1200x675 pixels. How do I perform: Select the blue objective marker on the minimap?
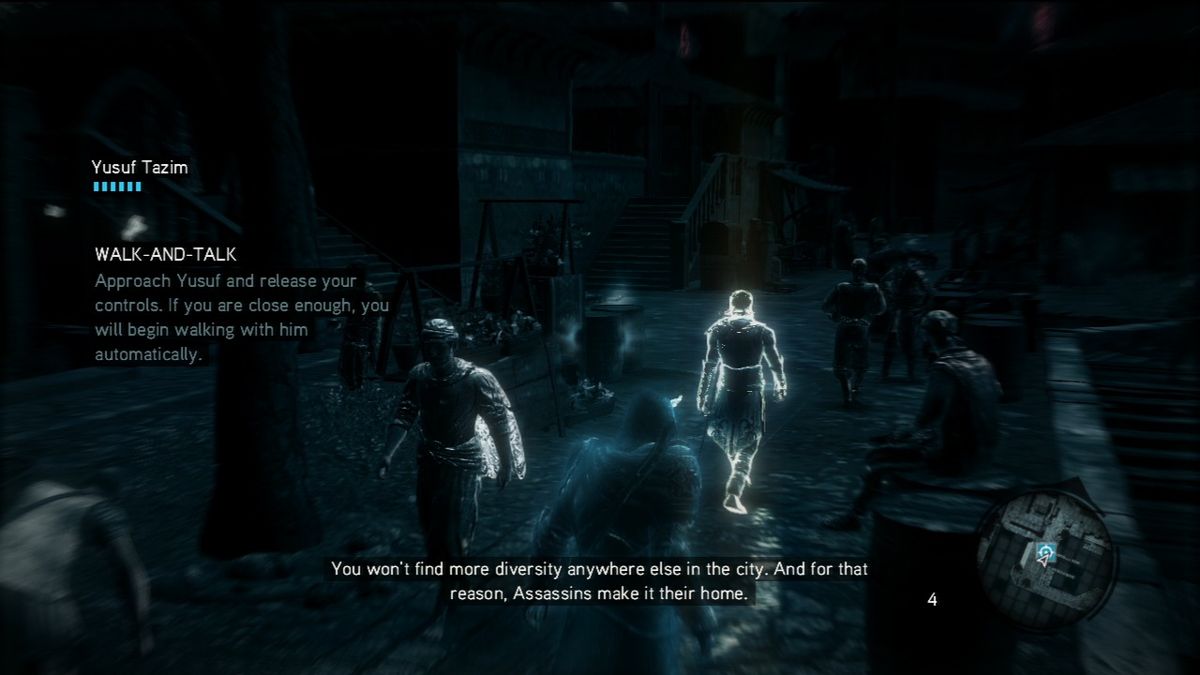1047,550
